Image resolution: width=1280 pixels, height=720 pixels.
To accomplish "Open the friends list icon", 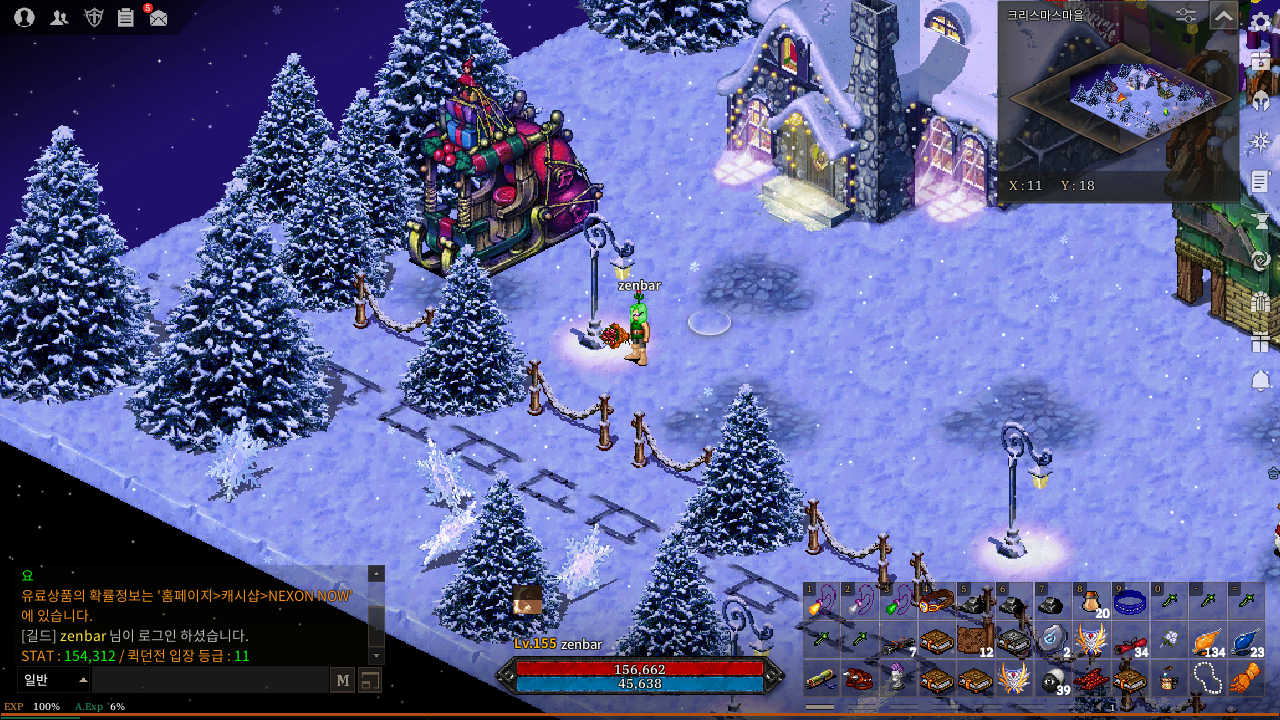I will (59, 17).
